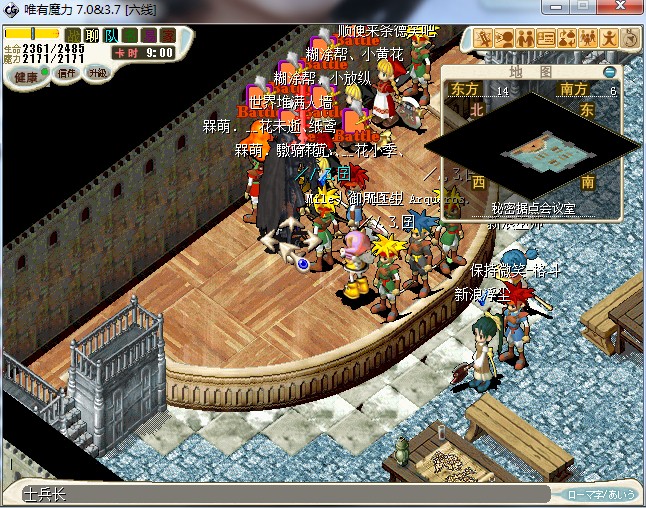Screen dimensions: 646x508
Task: Start a trade with the money bags icon
Action: click(568, 39)
